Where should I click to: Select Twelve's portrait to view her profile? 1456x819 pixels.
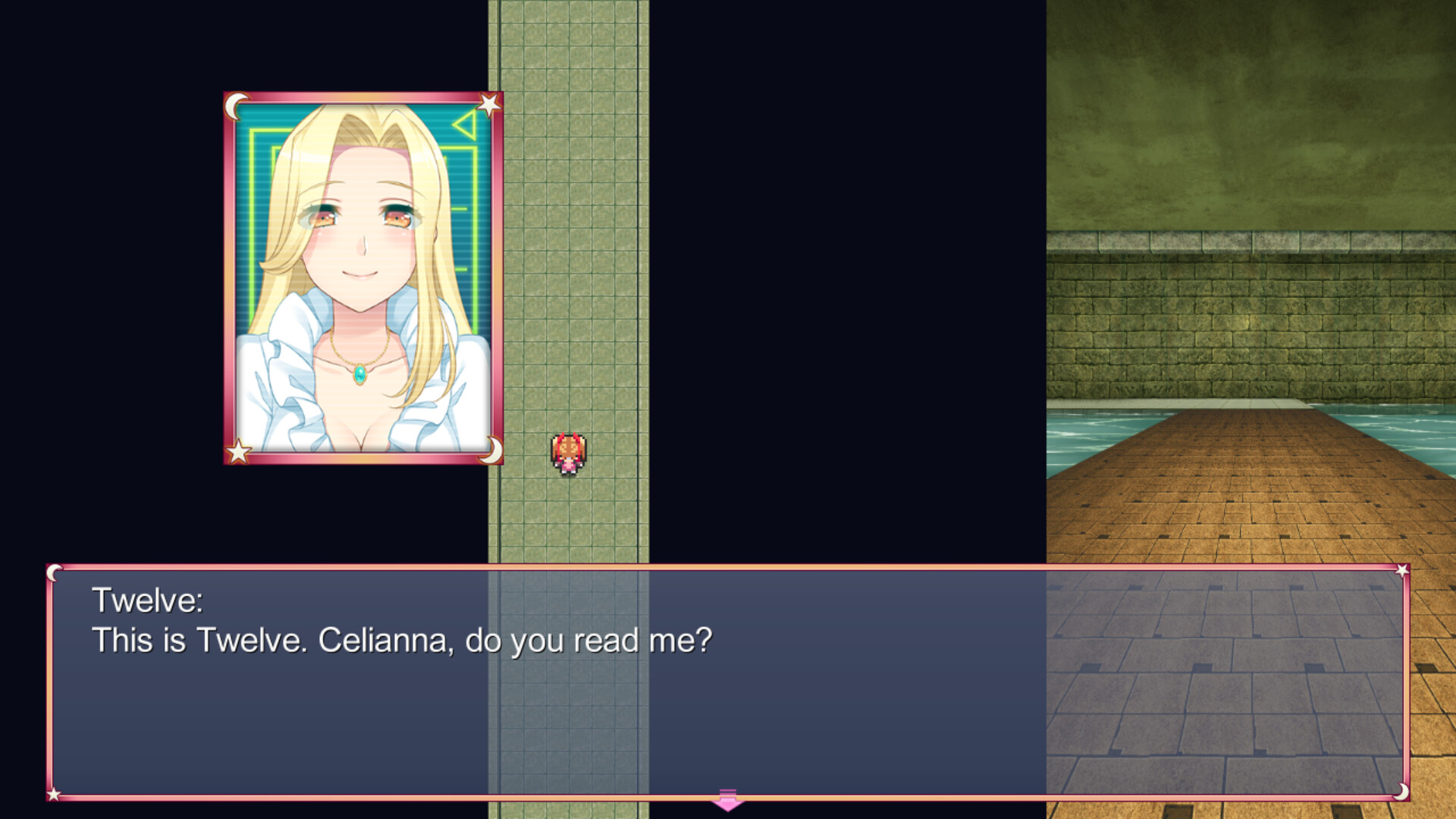point(362,277)
